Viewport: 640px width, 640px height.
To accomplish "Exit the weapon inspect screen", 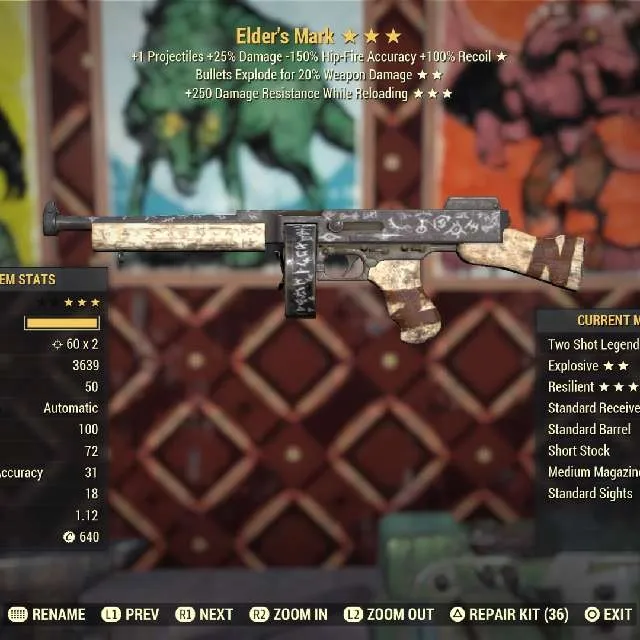I will click(609, 614).
